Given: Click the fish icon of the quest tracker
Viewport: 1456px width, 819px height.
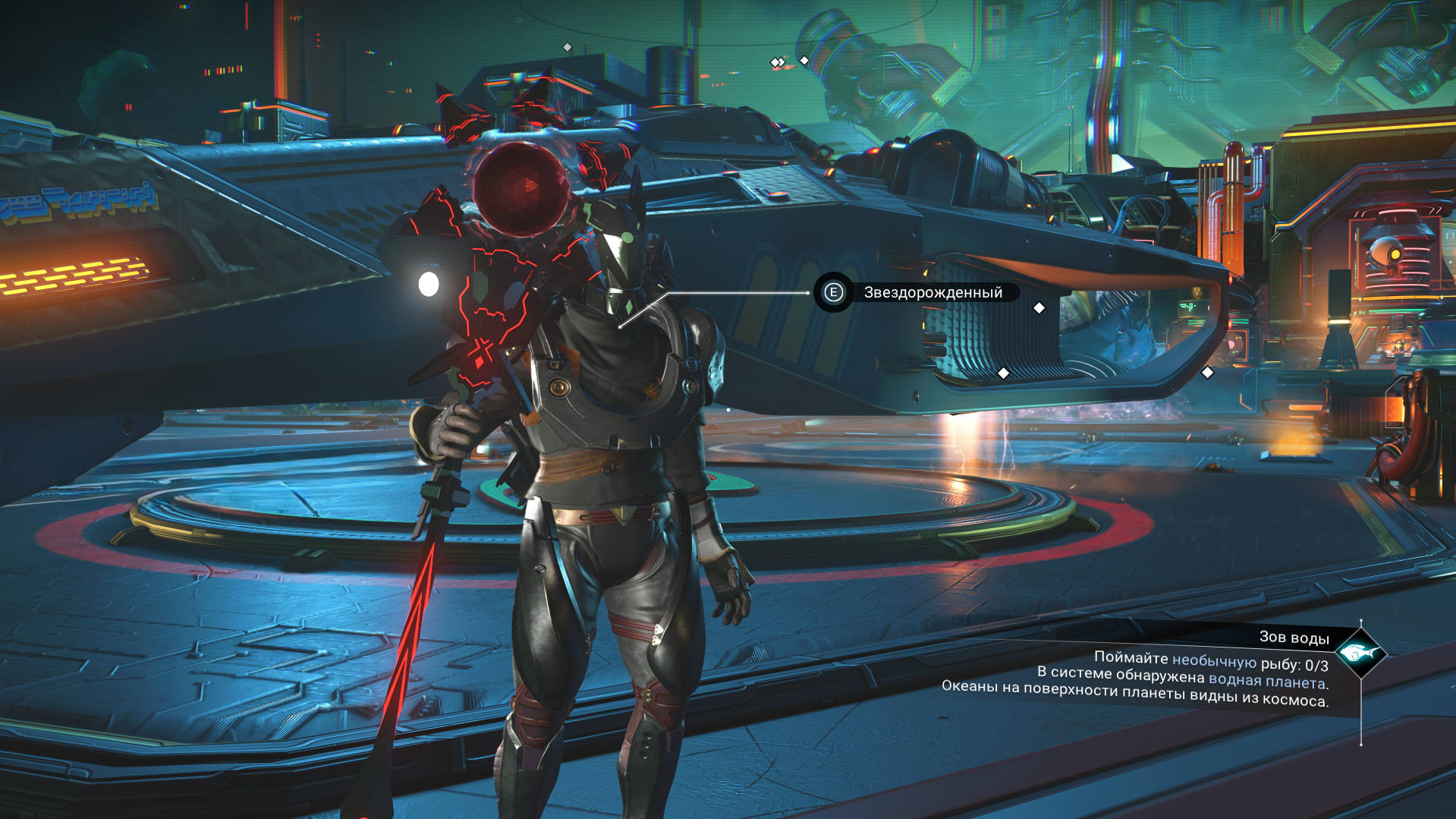Looking at the screenshot, I should pyautogui.click(x=1360, y=653).
